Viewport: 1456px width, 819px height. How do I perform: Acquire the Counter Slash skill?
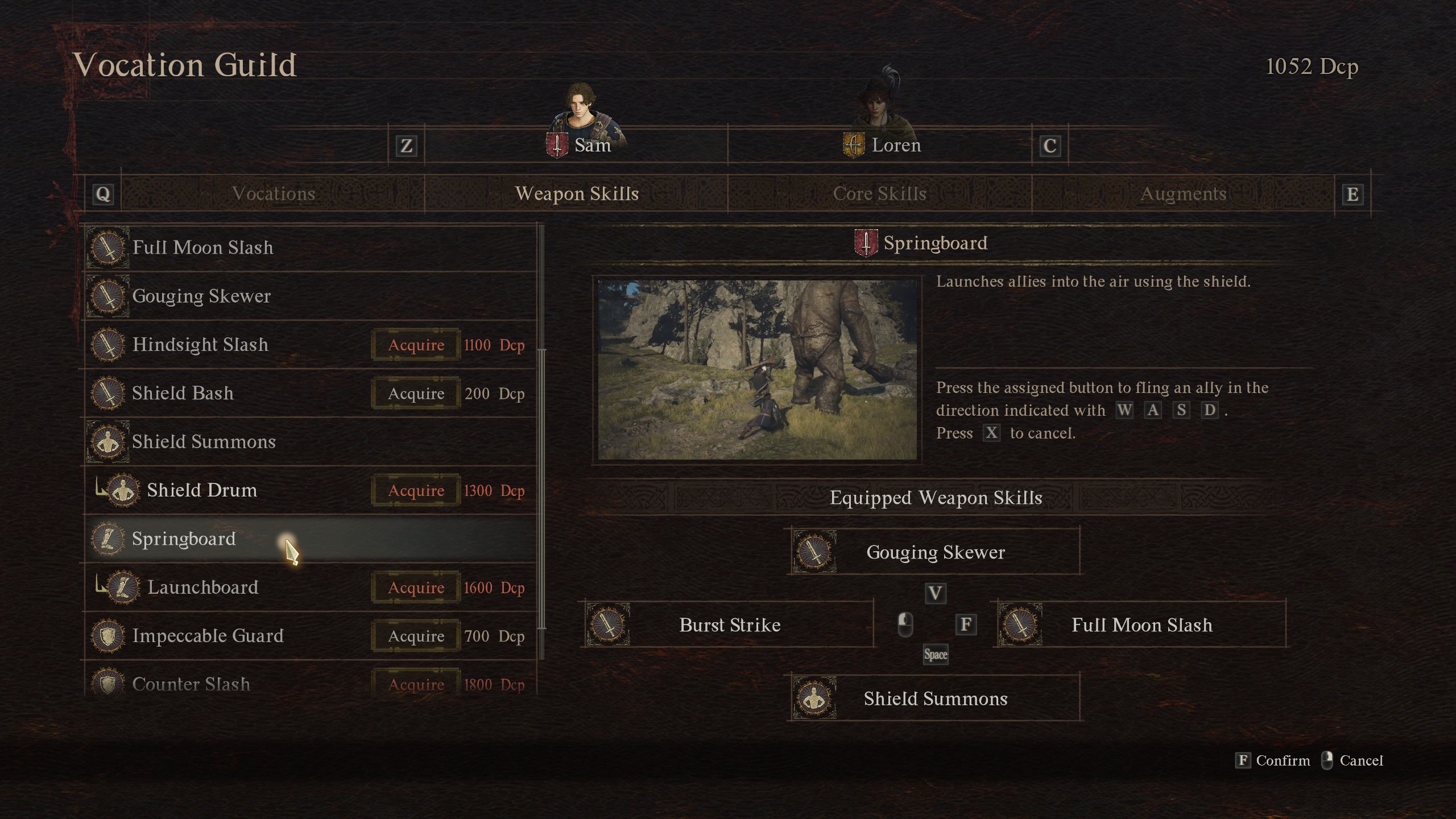click(x=416, y=684)
